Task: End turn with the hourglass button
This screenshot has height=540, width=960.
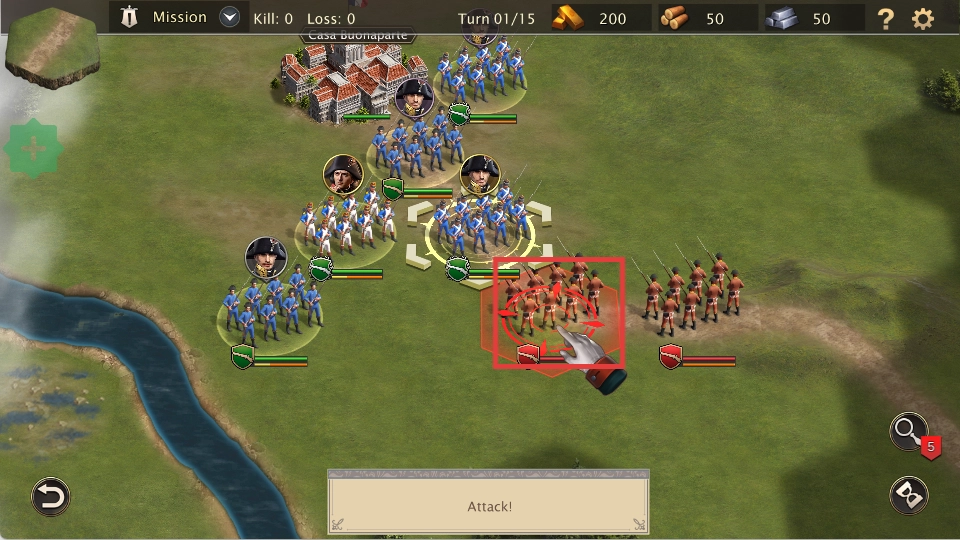Action: pos(909,496)
